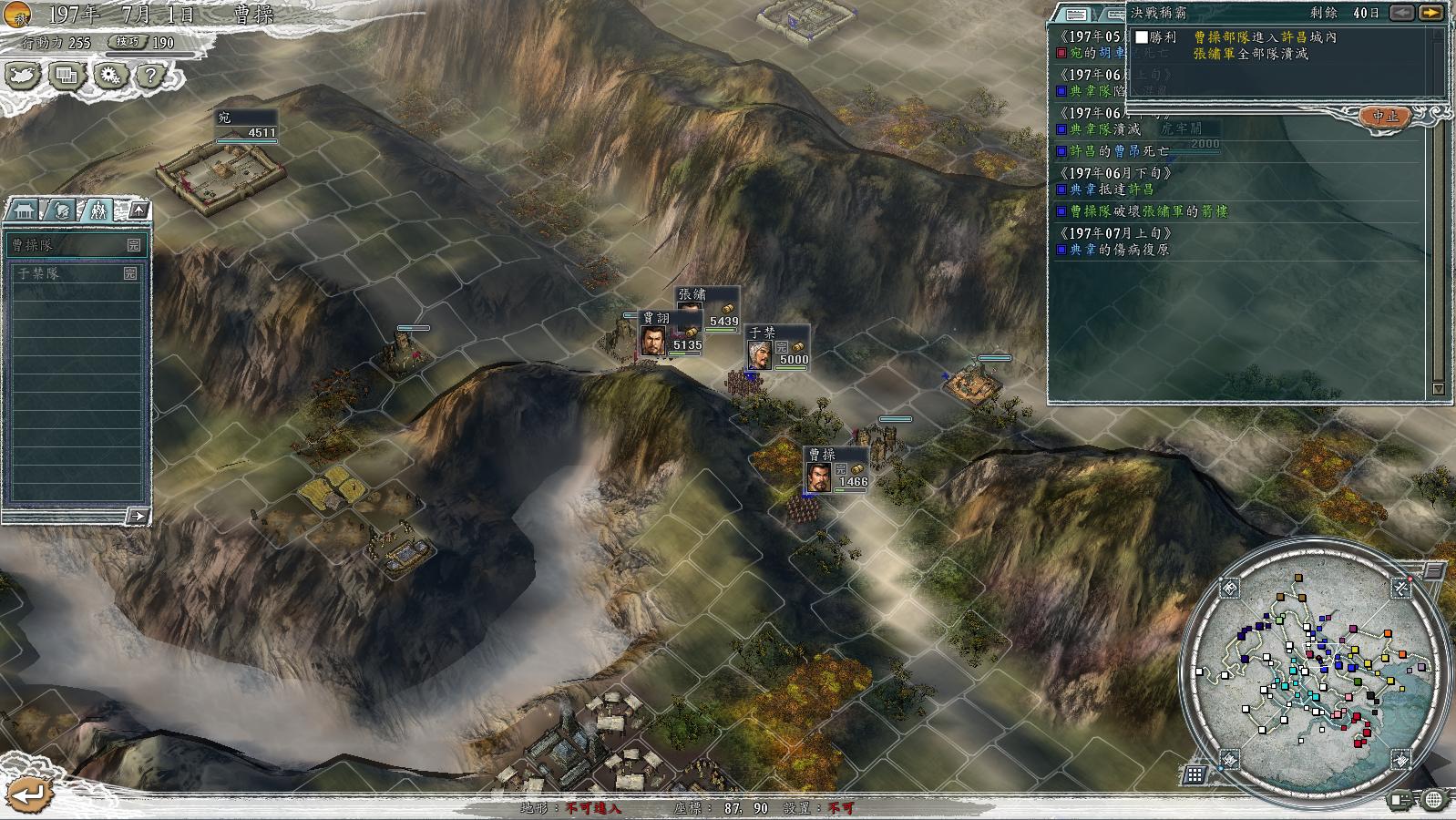Click the 中止 abort button

click(1385, 117)
